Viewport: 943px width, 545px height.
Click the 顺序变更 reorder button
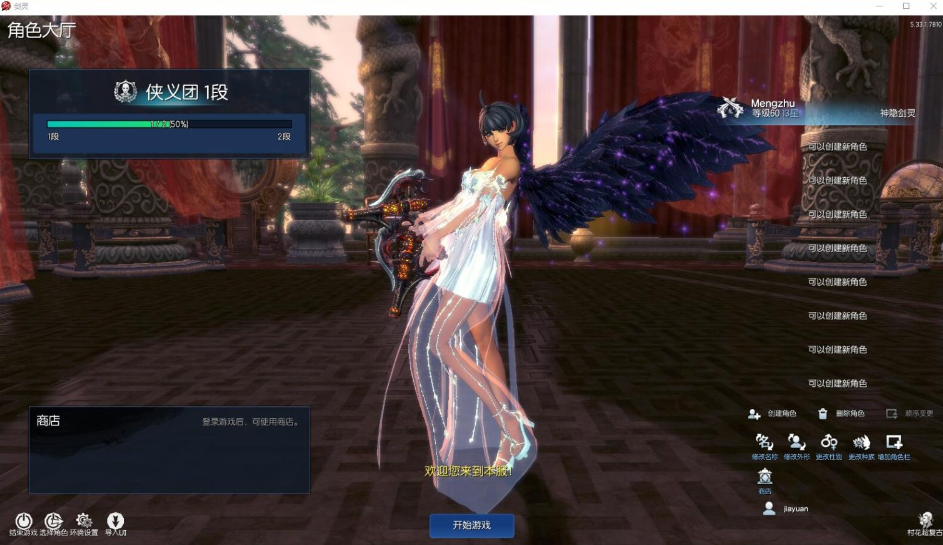pyautogui.click(x=909, y=413)
